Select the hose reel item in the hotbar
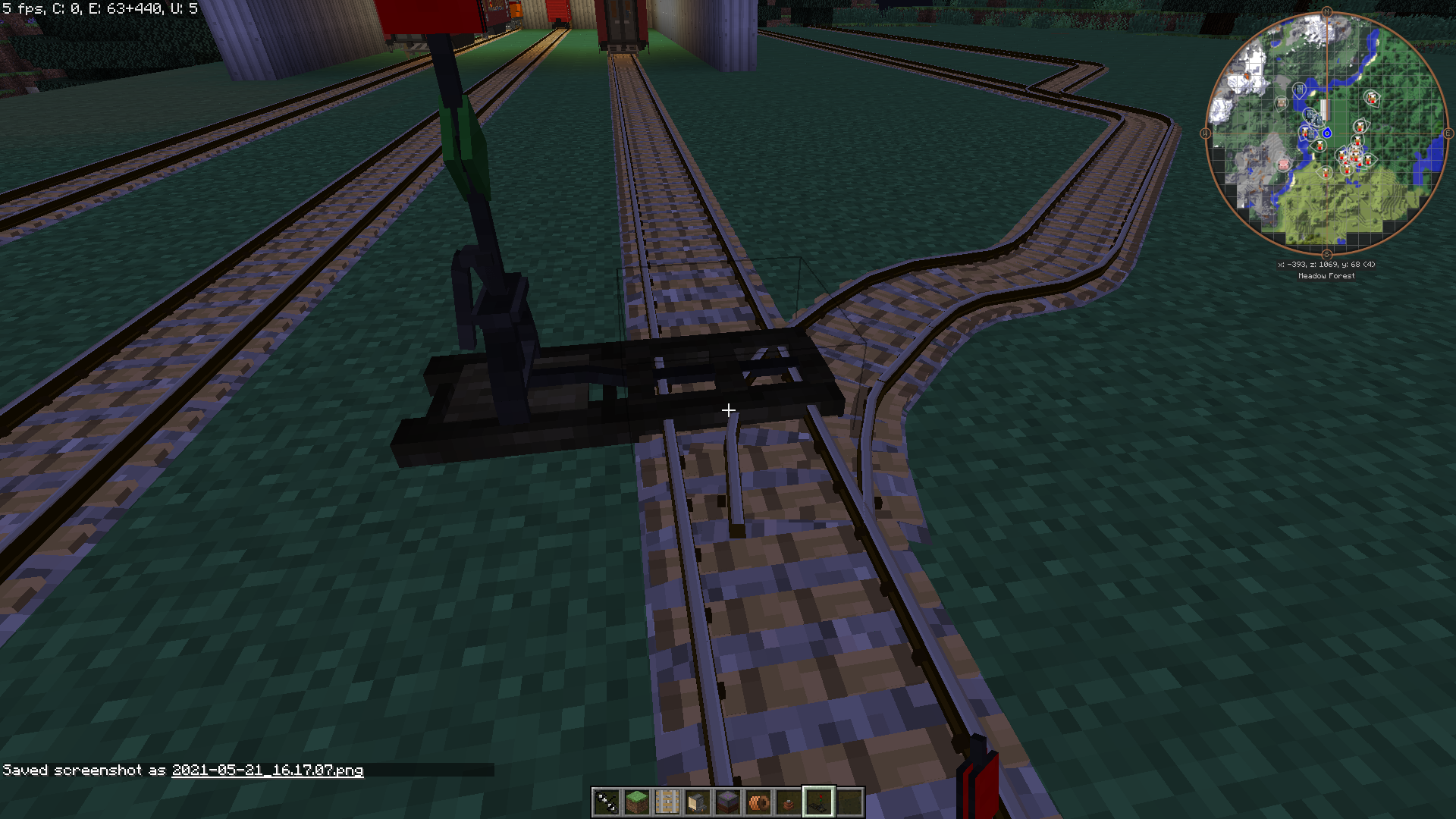The width and height of the screenshot is (1456, 819). pyautogui.click(x=759, y=801)
